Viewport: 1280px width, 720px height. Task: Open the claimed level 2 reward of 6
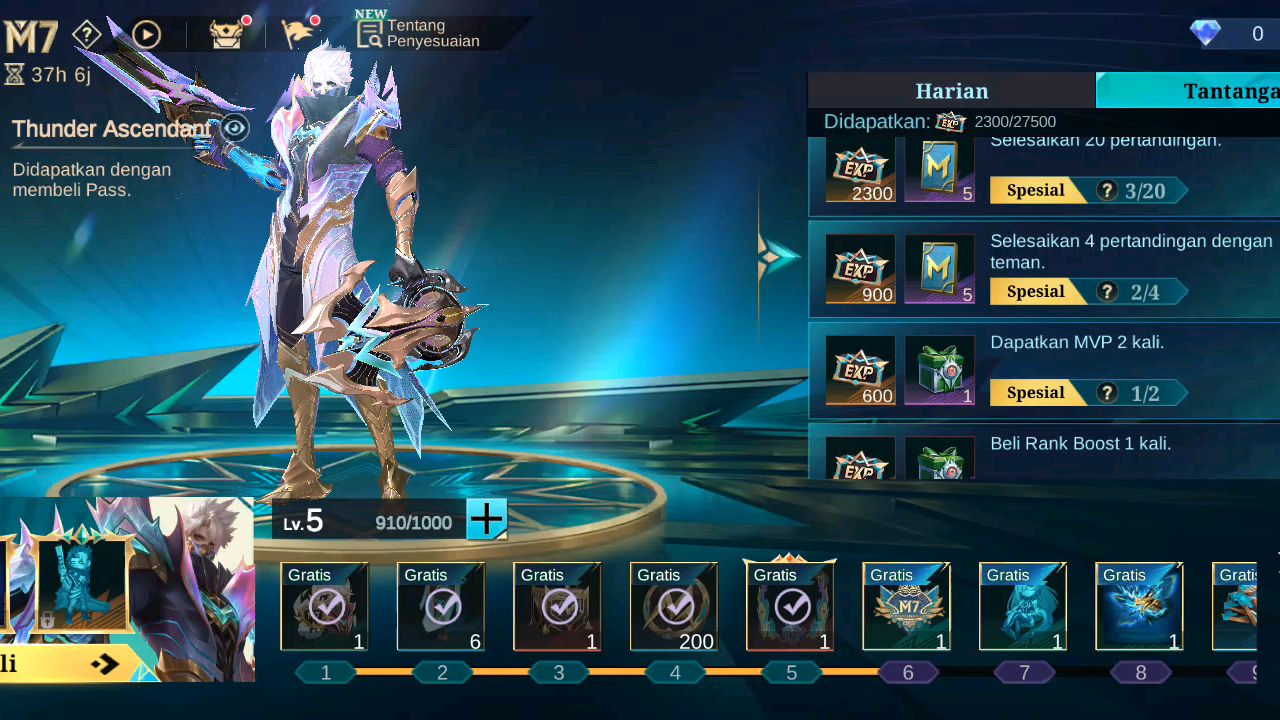[441, 607]
